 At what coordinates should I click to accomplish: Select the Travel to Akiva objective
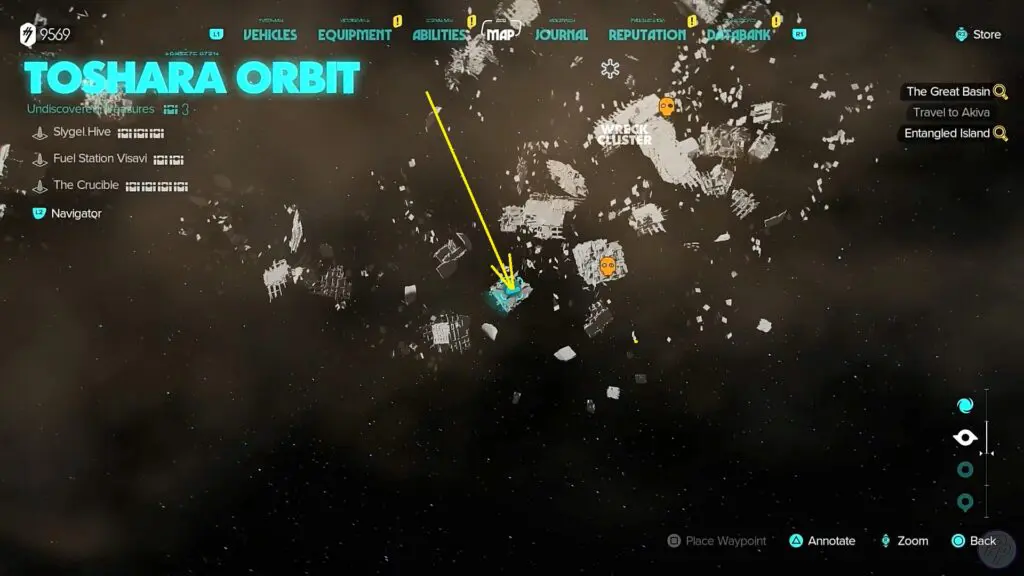coord(951,112)
